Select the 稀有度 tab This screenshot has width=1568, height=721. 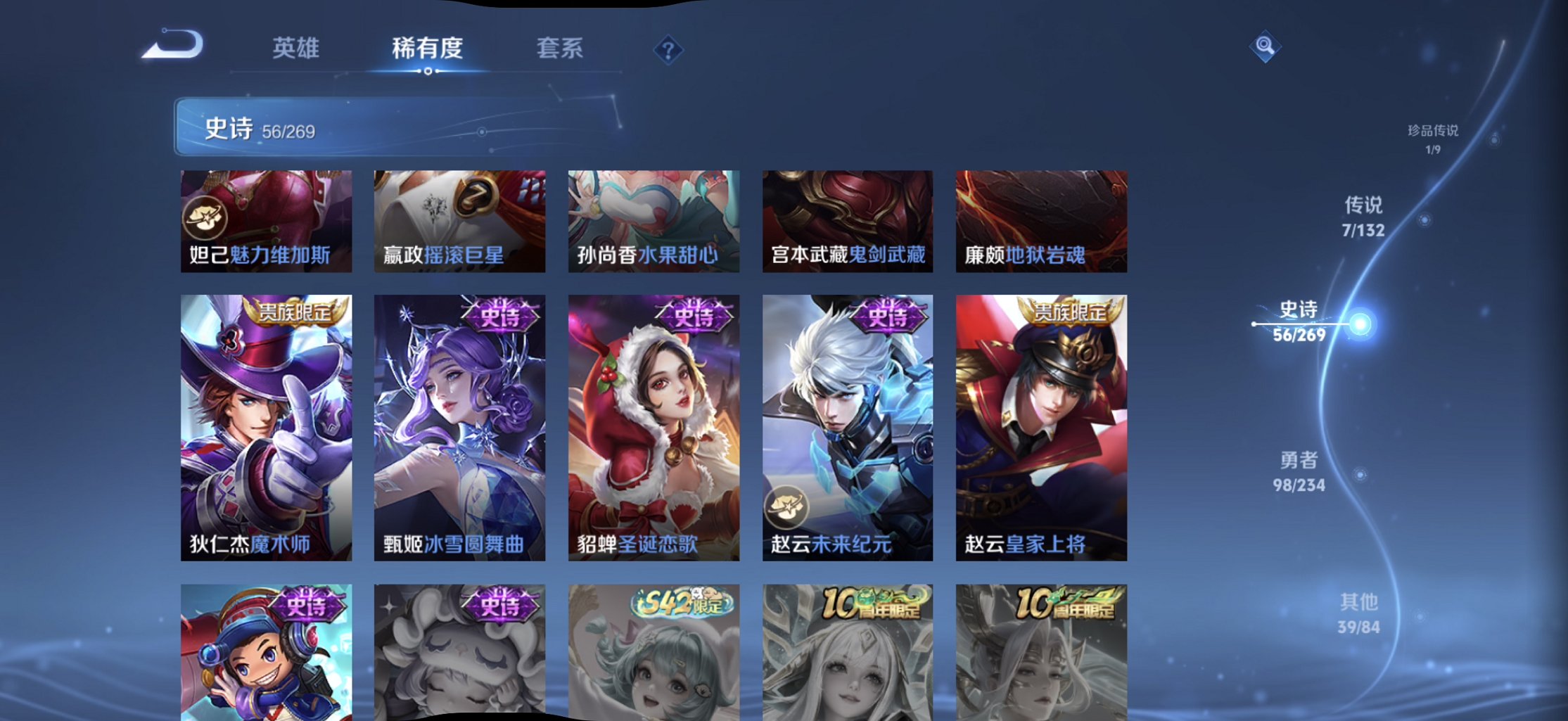(x=429, y=48)
